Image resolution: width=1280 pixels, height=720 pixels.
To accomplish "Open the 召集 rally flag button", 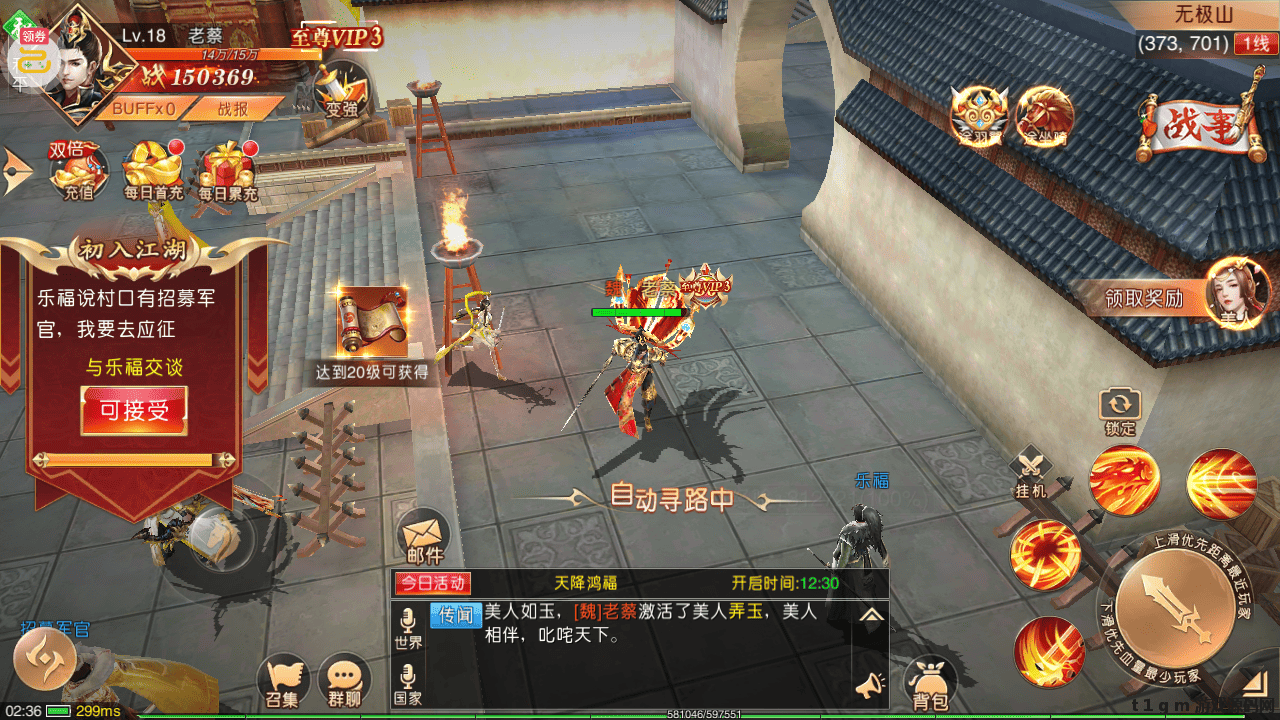I will pos(283,682).
